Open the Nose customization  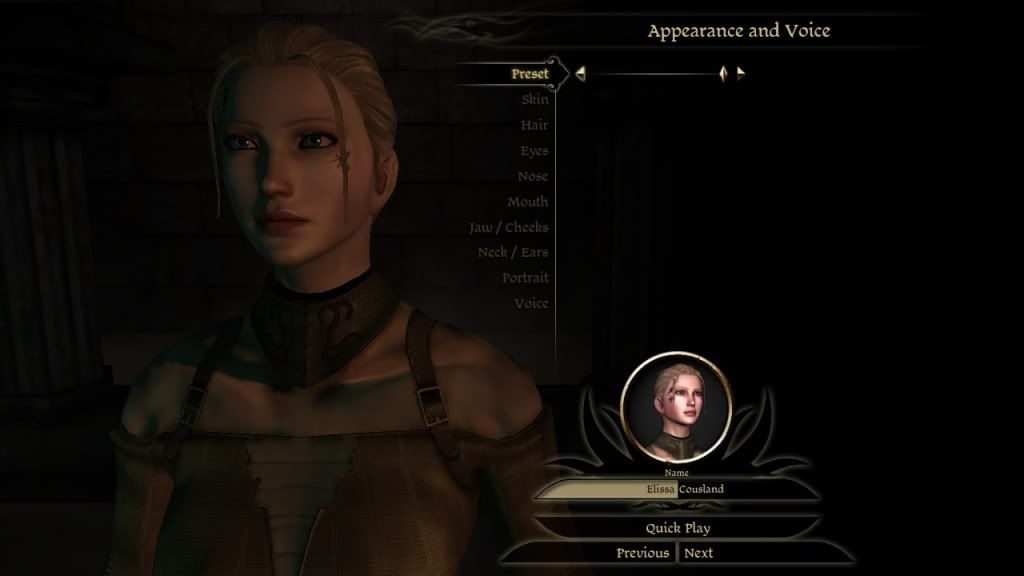(533, 176)
